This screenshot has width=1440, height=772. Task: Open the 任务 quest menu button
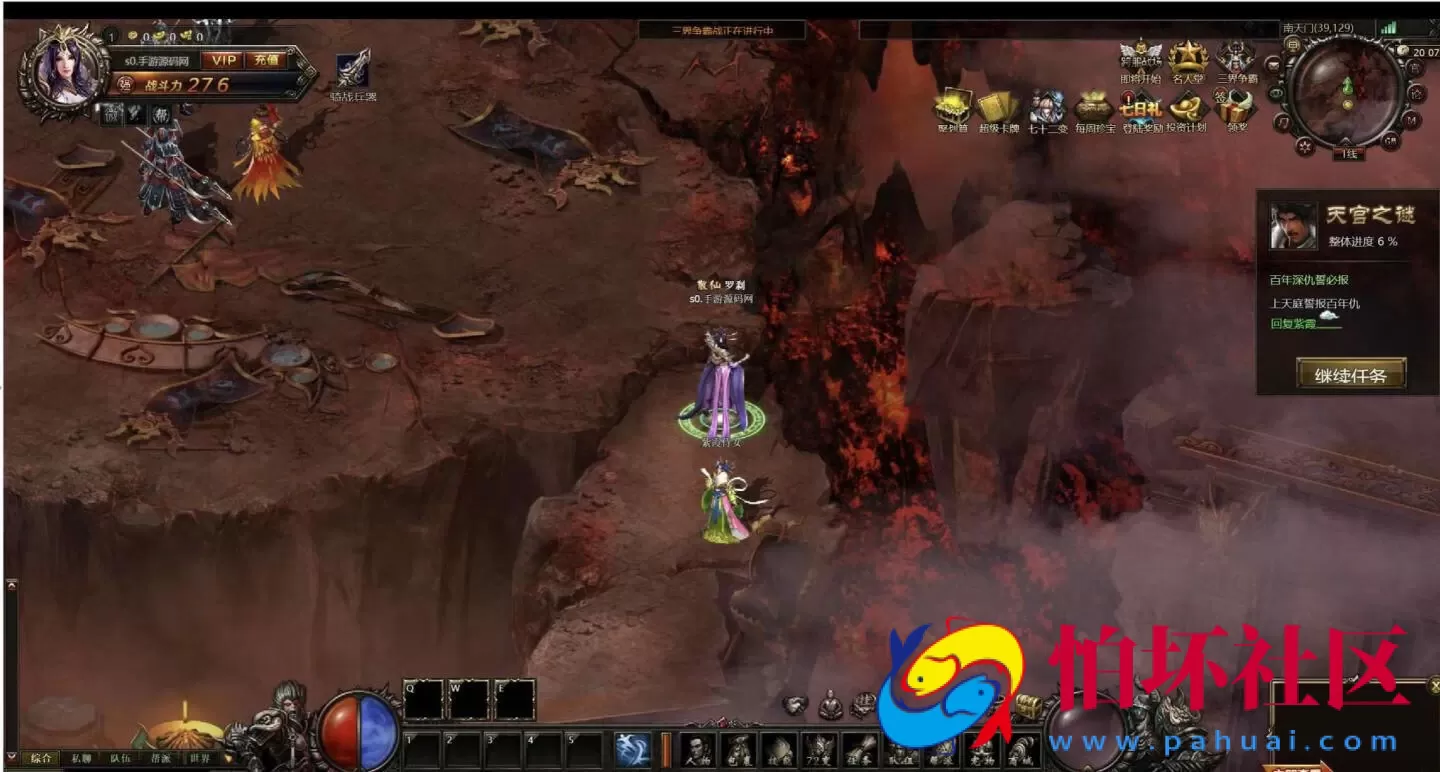(860, 749)
